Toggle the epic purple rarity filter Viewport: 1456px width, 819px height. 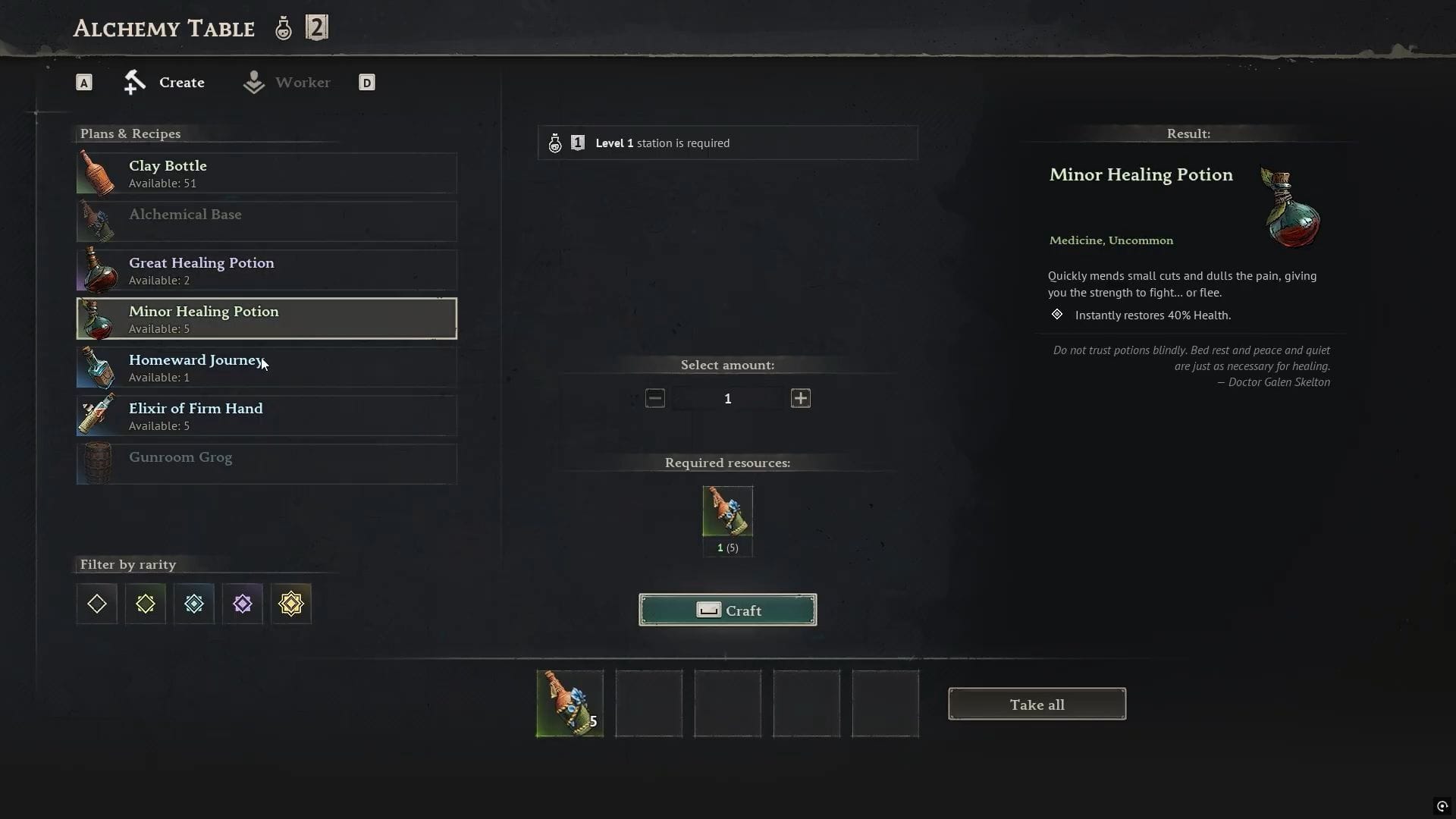pyautogui.click(x=242, y=604)
